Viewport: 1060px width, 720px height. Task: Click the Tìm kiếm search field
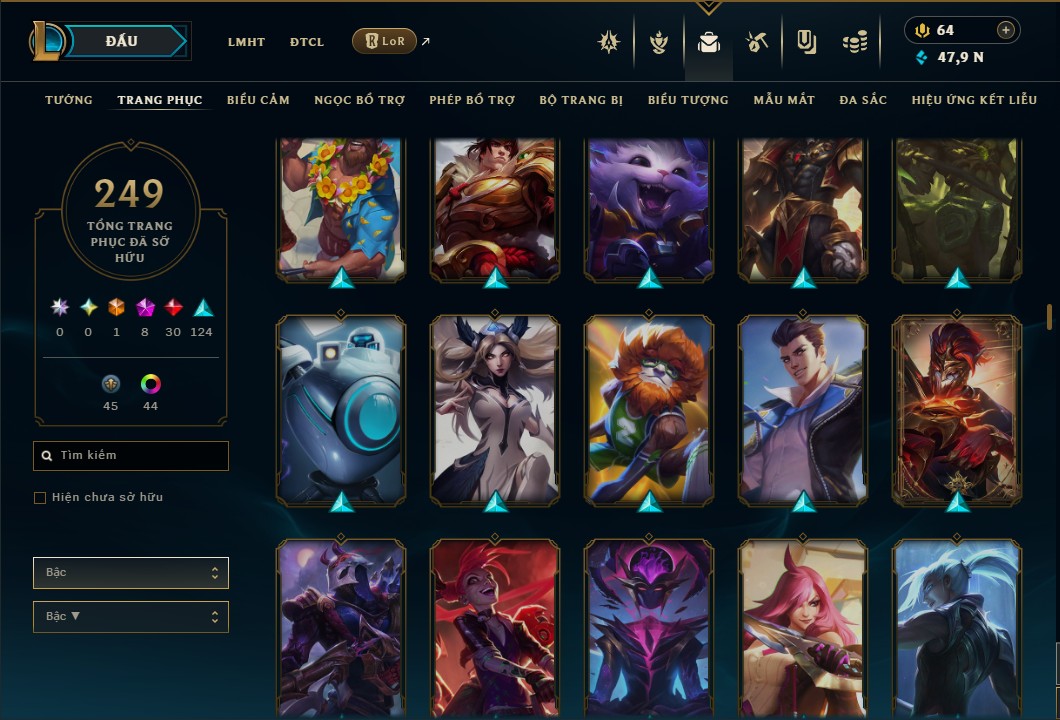tap(131, 456)
